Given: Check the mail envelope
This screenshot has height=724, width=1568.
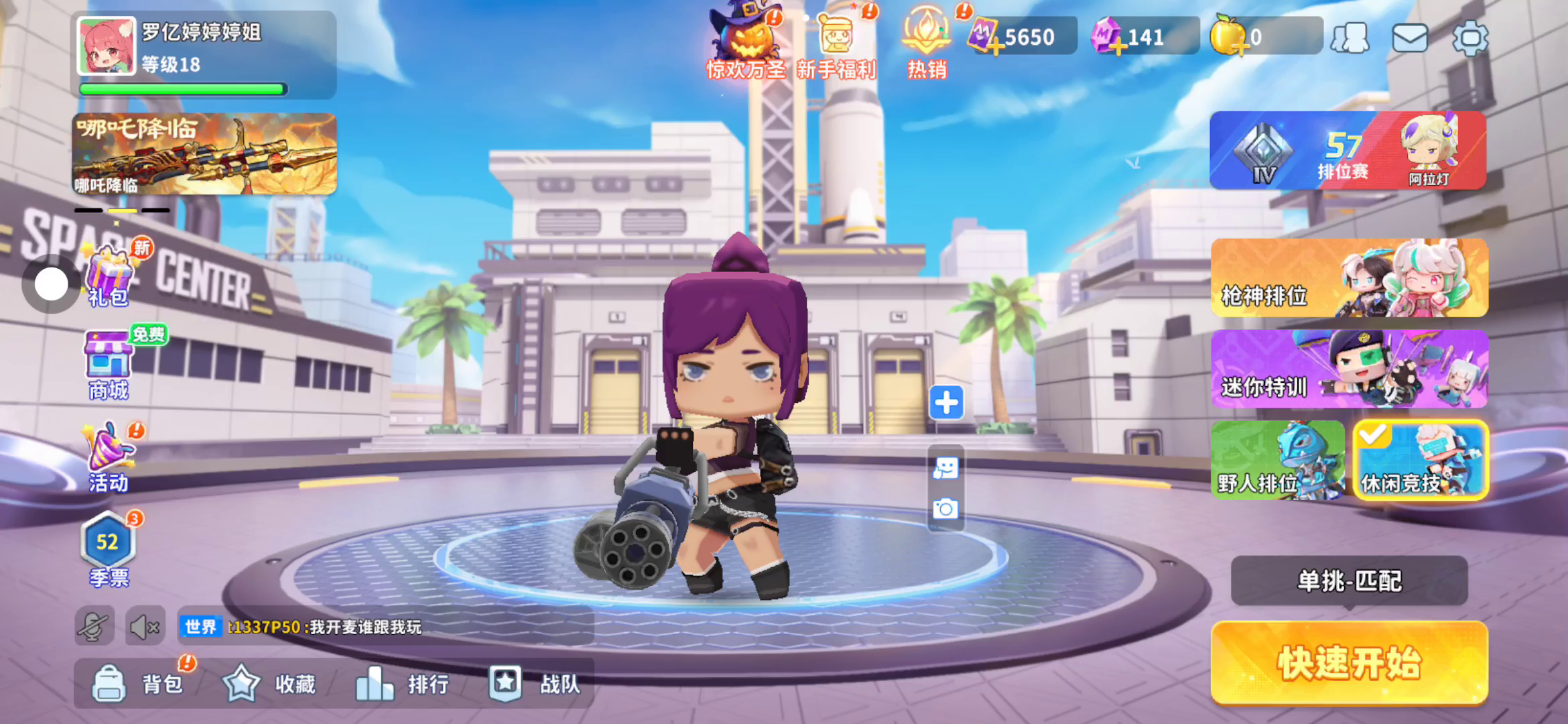Looking at the screenshot, I should coord(1409,38).
